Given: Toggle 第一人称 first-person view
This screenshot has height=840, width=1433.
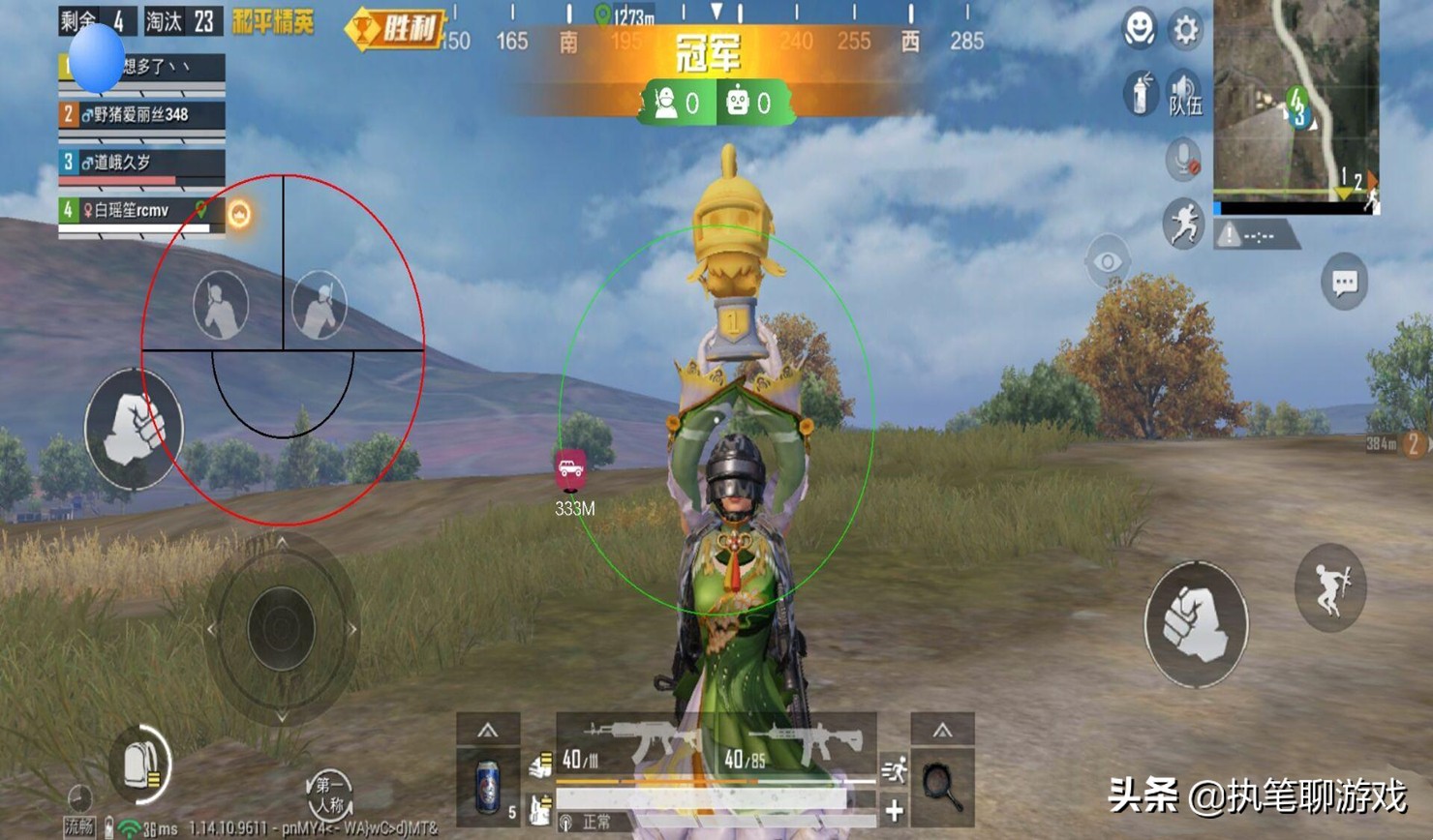Looking at the screenshot, I should [329, 795].
